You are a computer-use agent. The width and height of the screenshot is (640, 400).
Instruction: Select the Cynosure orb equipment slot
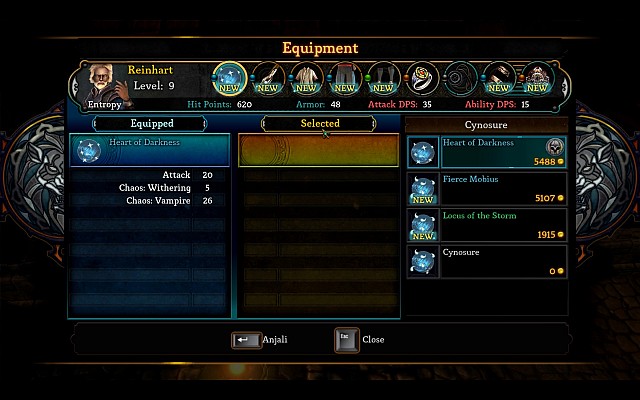(231, 78)
